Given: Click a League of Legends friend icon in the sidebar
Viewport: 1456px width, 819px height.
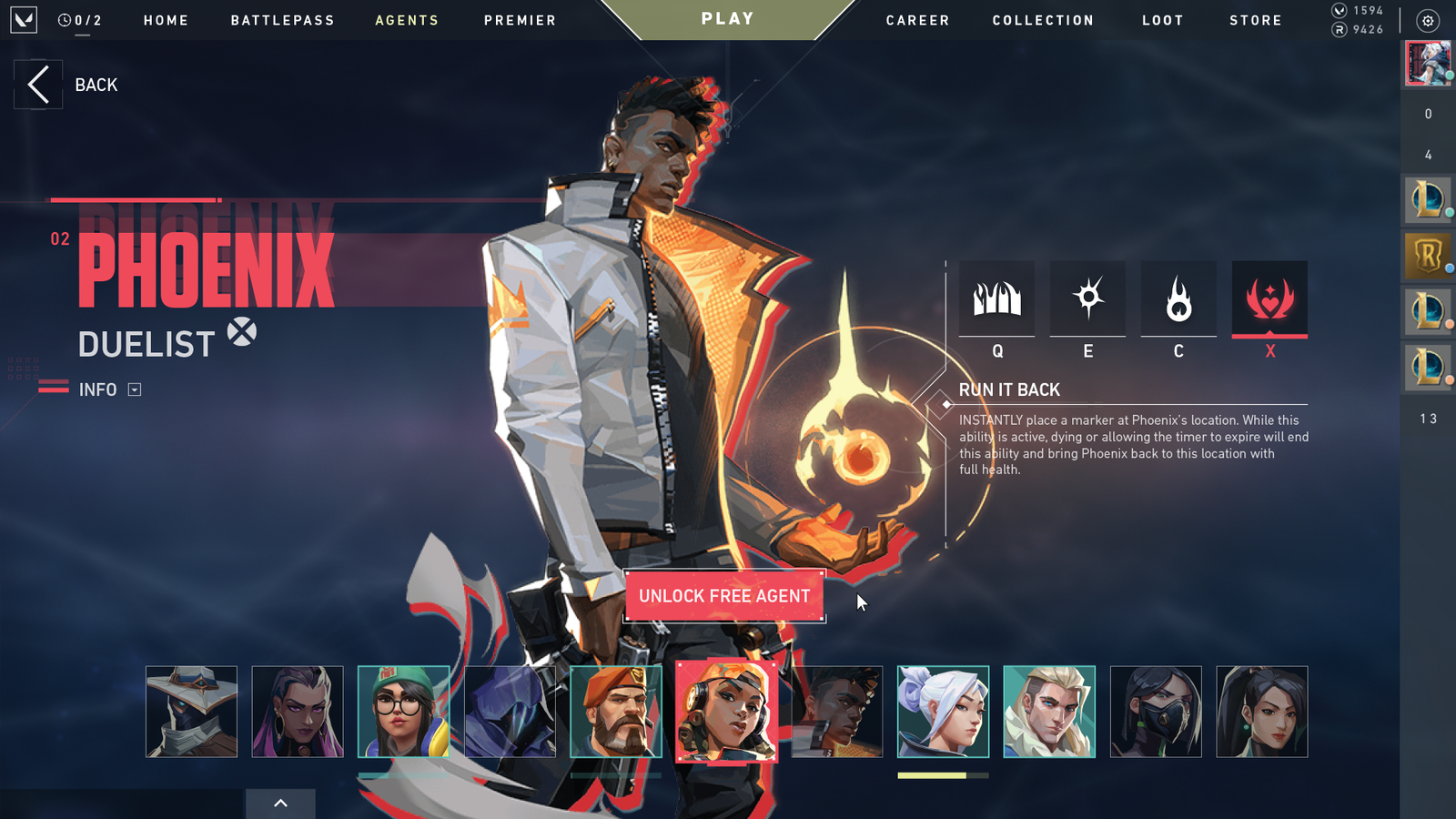Looking at the screenshot, I should 1427,199.
